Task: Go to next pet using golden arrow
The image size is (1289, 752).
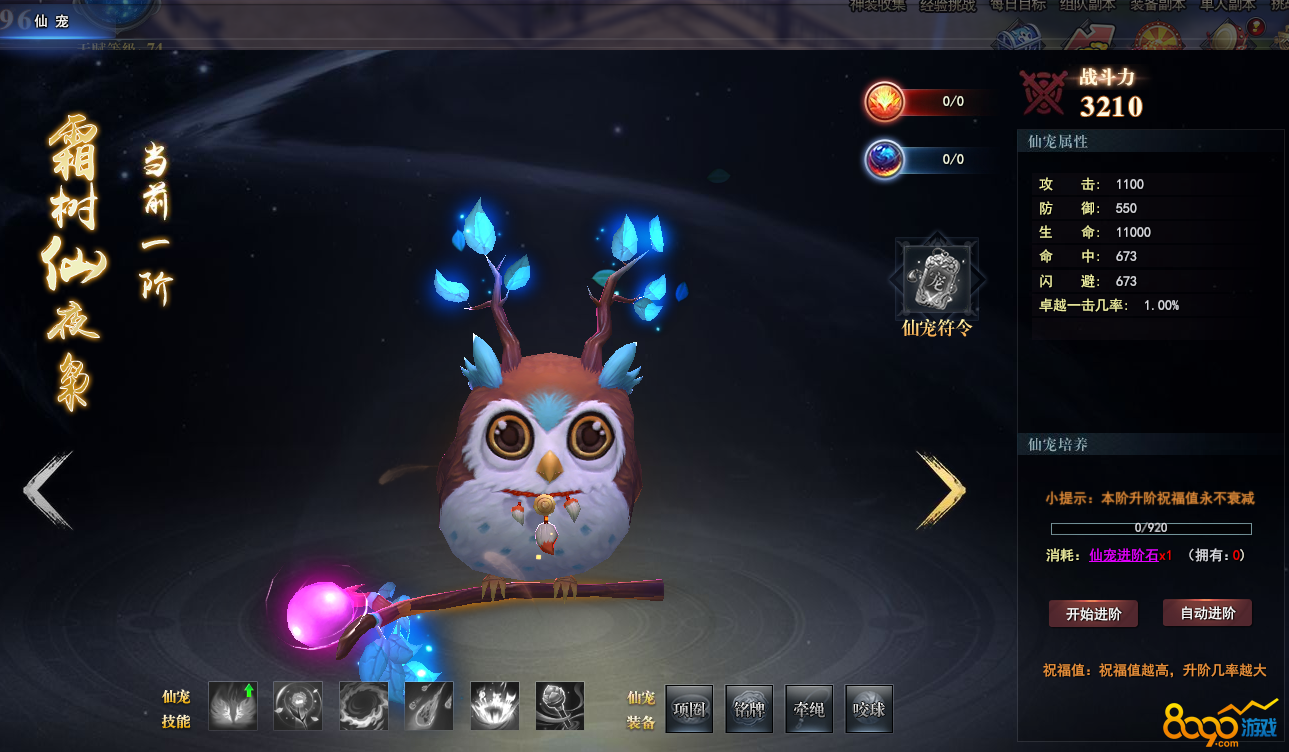Action: pyautogui.click(x=941, y=490)
